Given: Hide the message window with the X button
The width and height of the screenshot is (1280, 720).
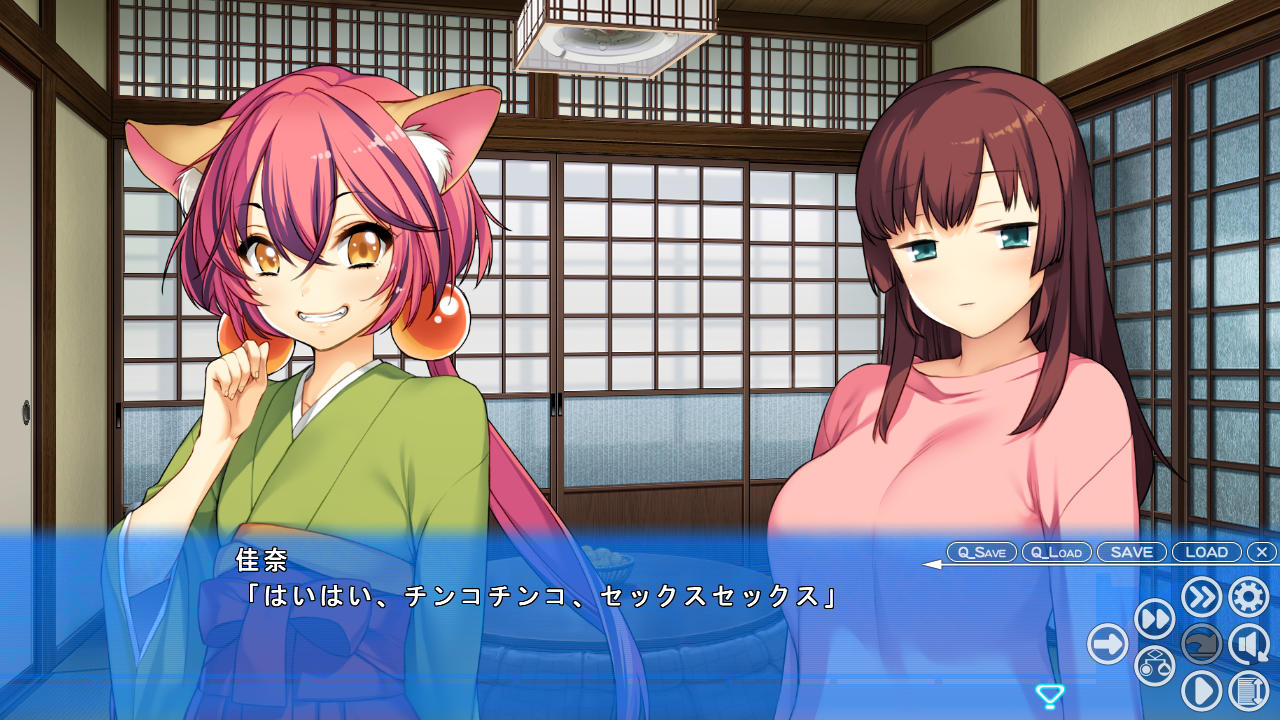Looking at the screenshot, I should (1262, 552).
